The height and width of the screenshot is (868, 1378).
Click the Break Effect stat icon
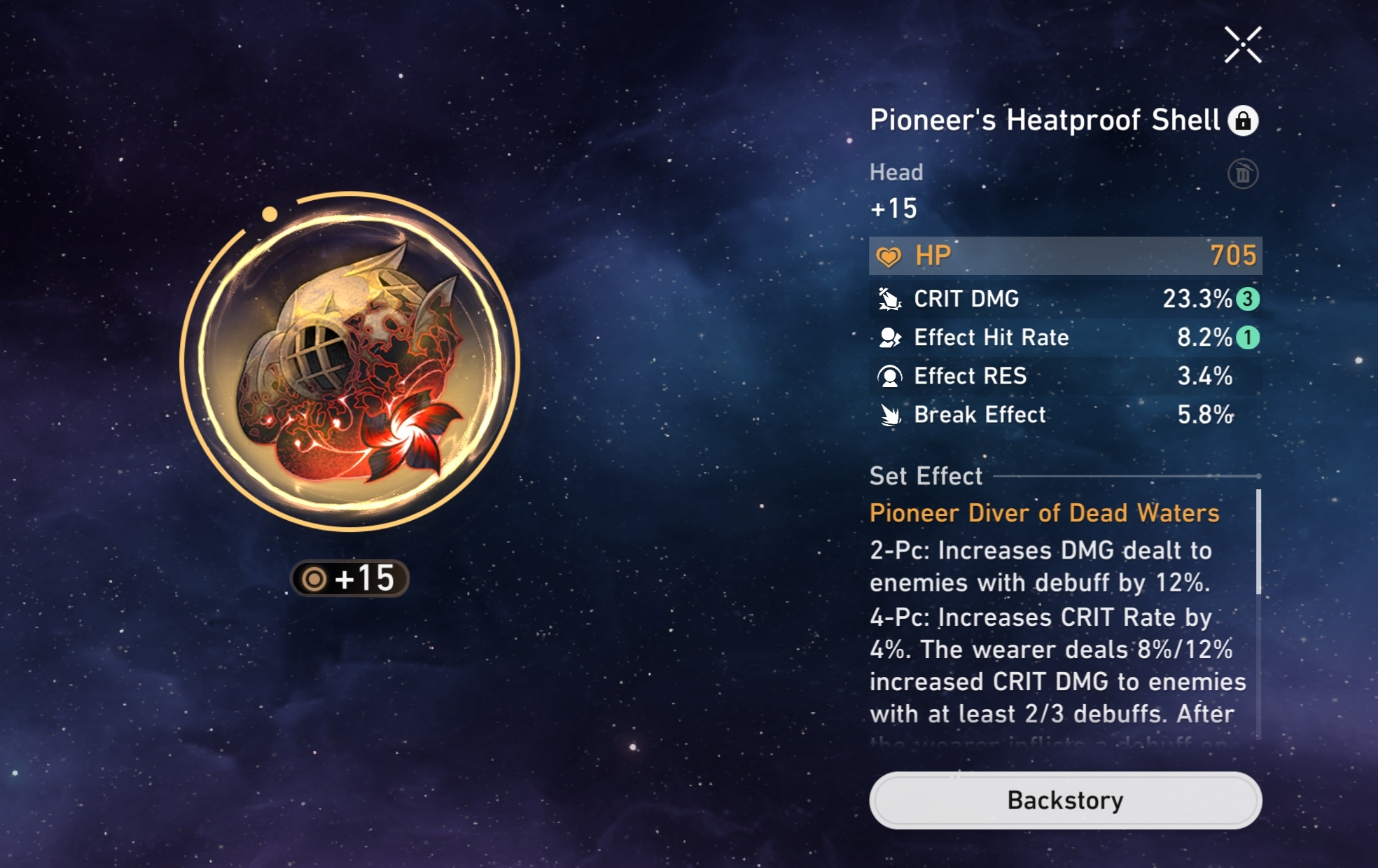click(x=889, y=414)
